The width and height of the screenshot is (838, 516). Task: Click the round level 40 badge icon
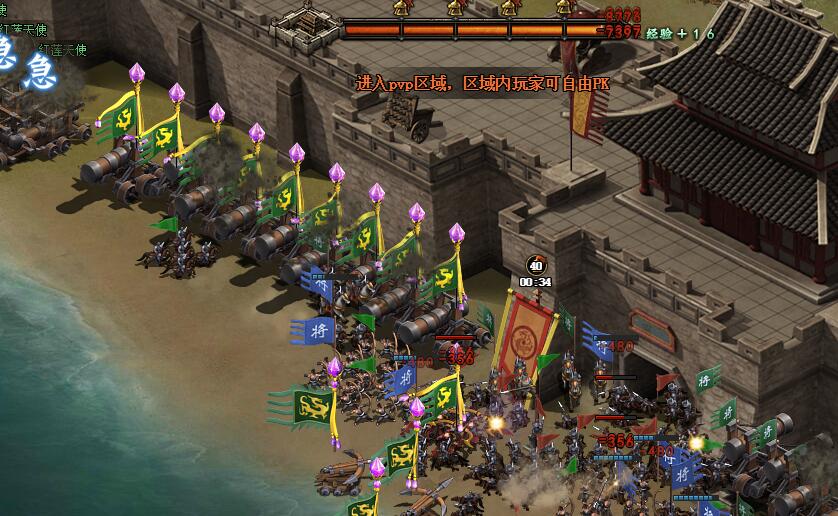536,265
